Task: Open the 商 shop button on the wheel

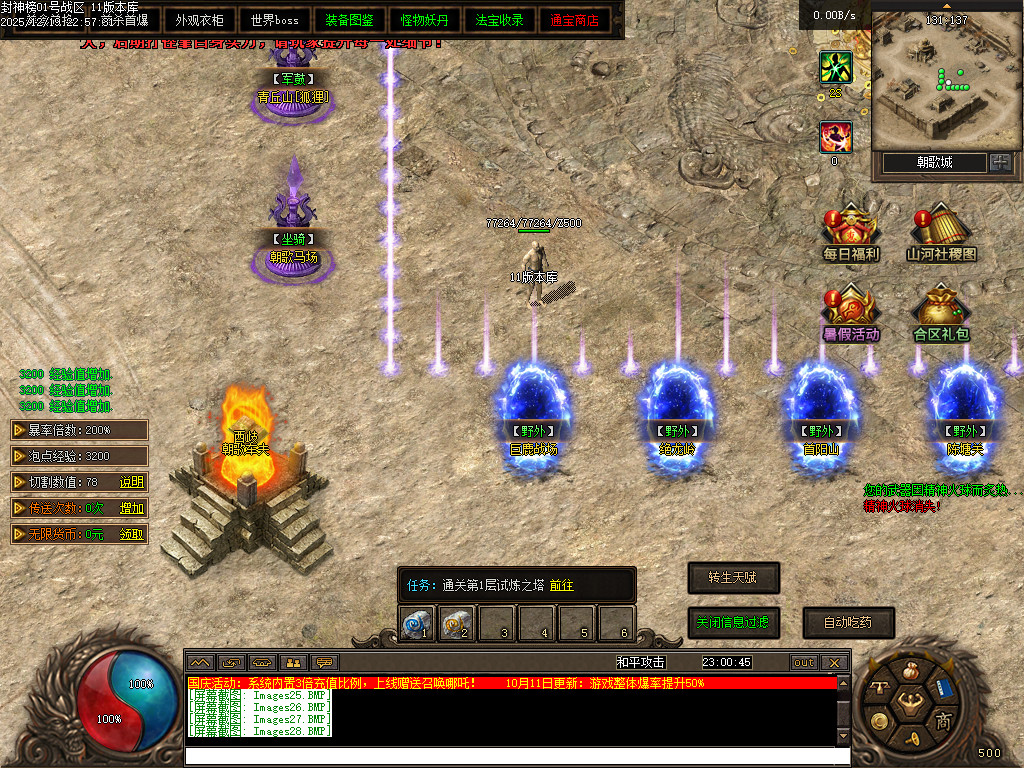Action: click(943, 720)
